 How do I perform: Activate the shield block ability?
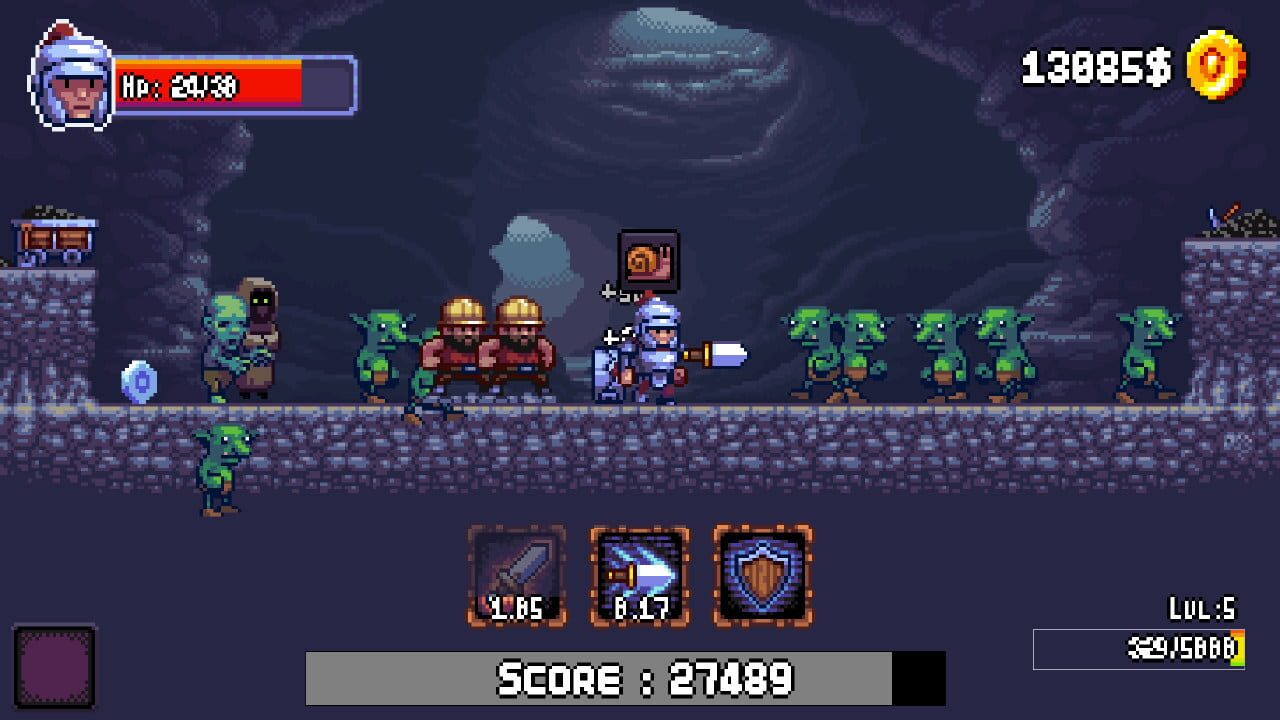[x=763, y=576]
